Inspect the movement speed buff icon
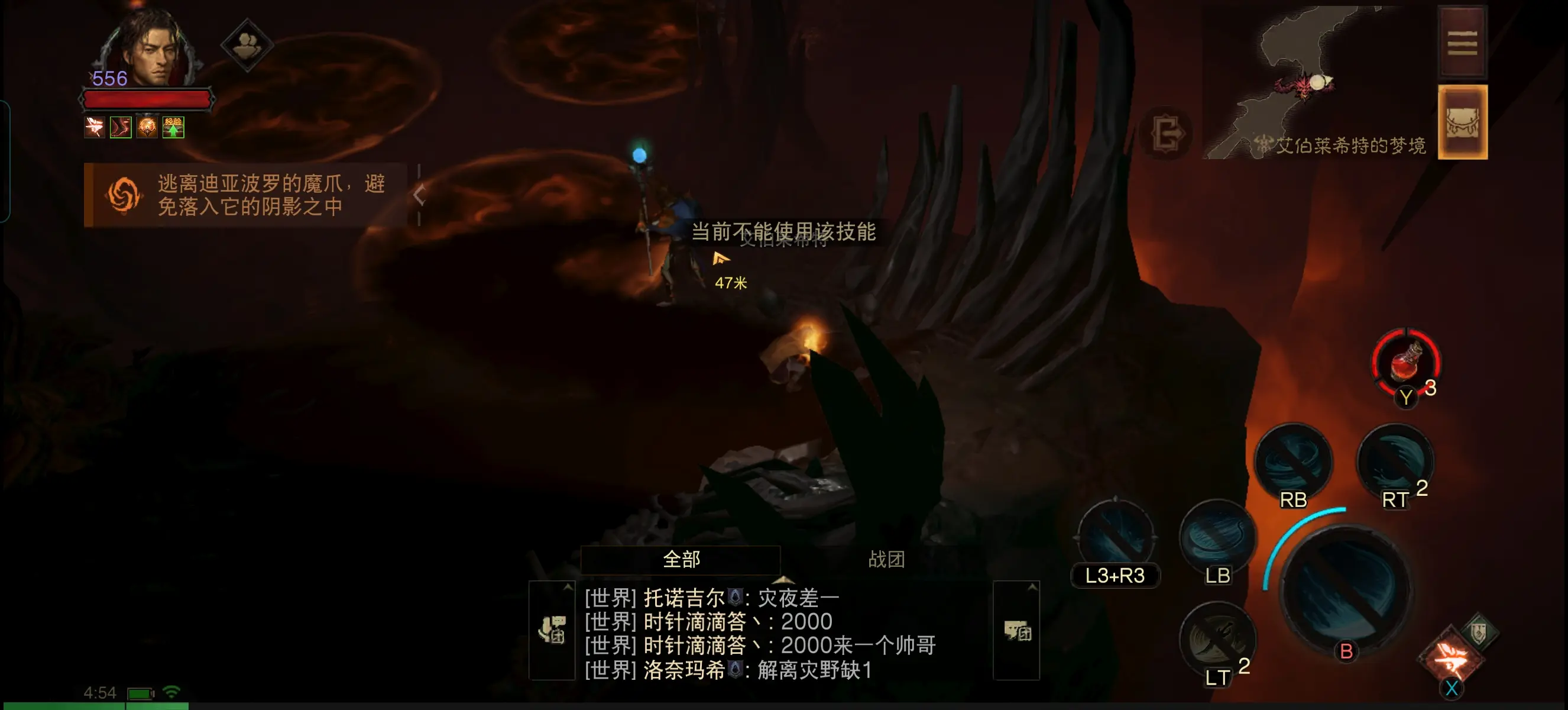Screen dimensions: 1568x710 click(120, 127)
